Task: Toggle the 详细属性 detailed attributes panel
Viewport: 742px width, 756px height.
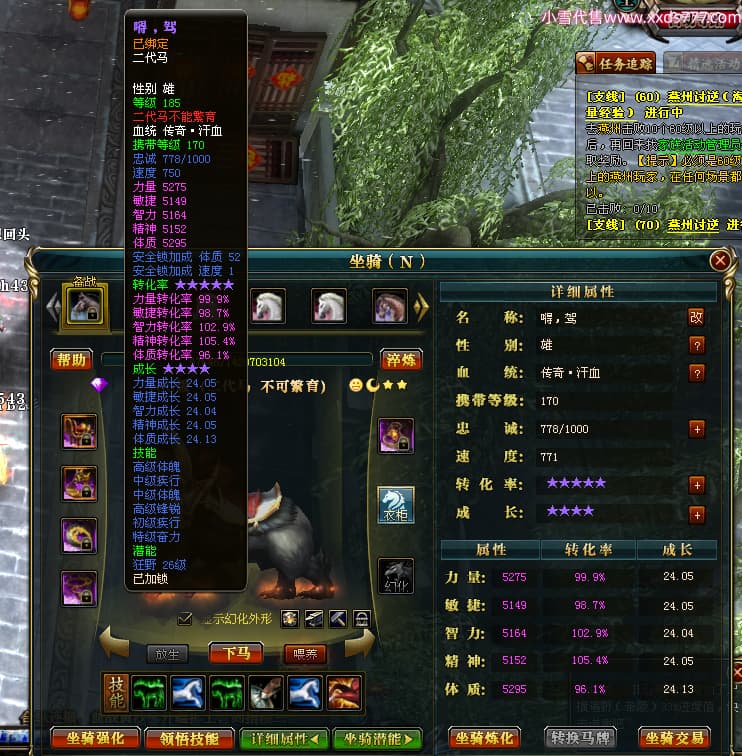Action: (x=284, y=739)
